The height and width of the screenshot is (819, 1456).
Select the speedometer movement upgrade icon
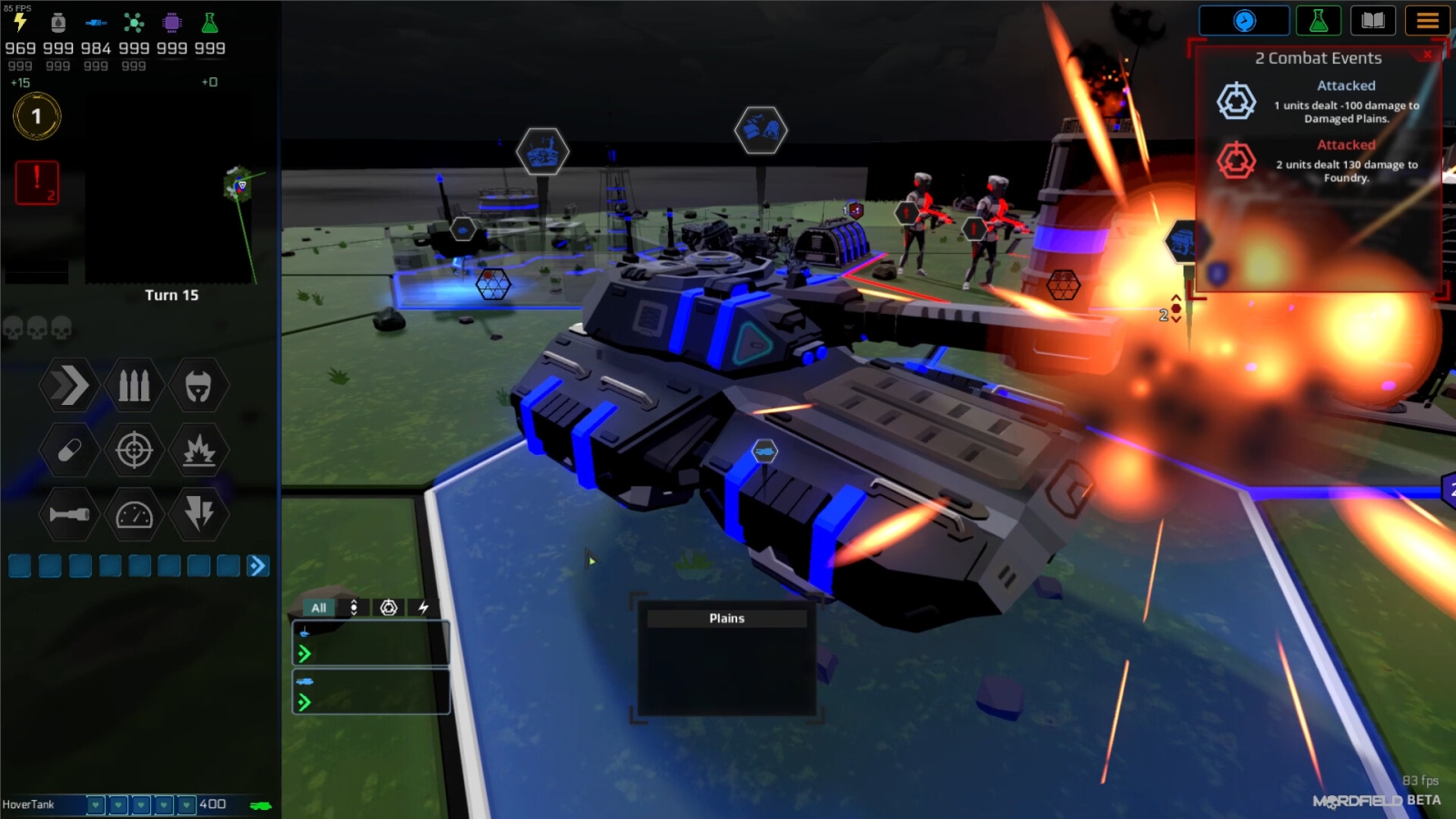tap(133, 514)
